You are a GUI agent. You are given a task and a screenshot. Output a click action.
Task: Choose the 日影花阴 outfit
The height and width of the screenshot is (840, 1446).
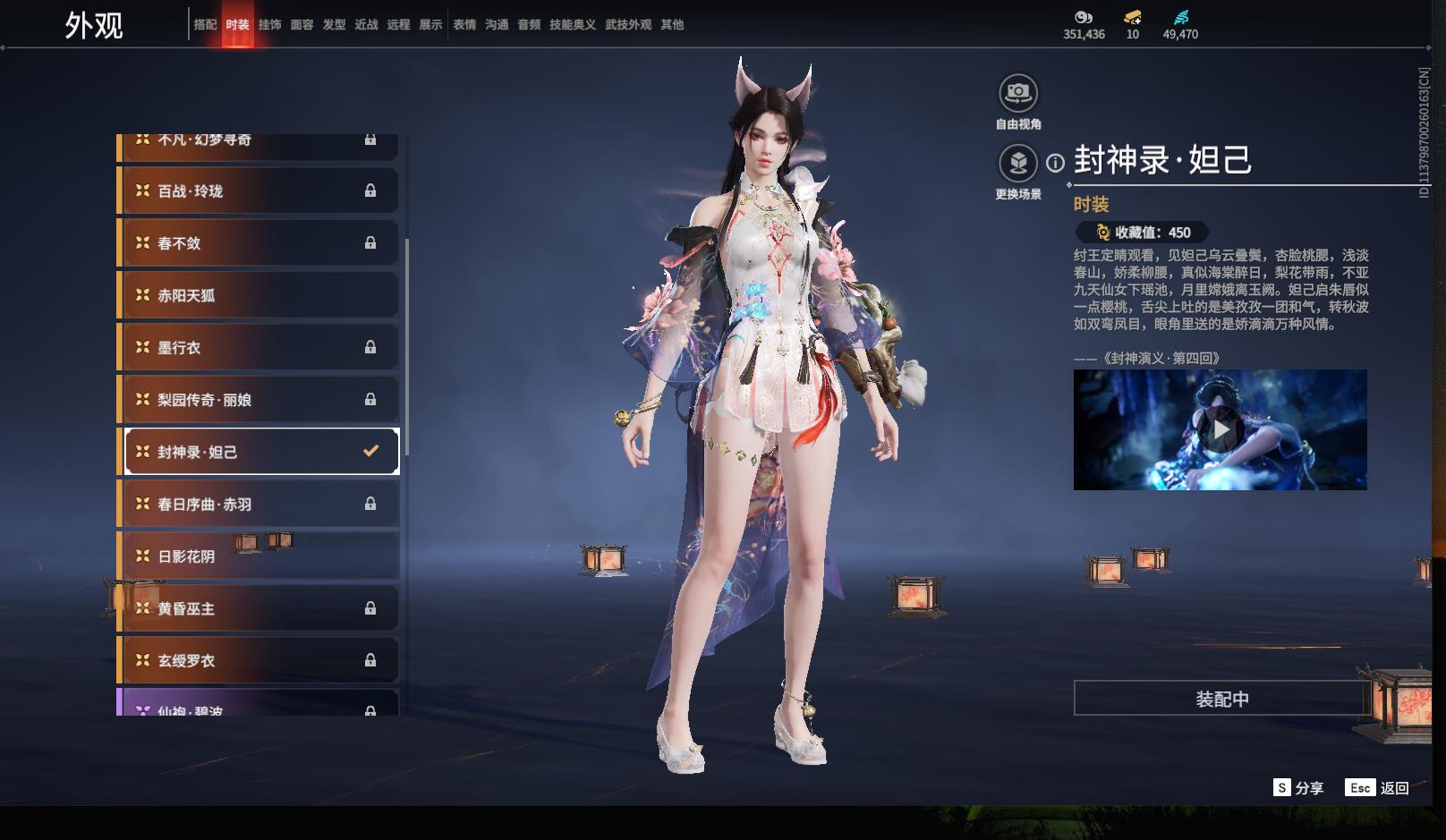[259, 556]
